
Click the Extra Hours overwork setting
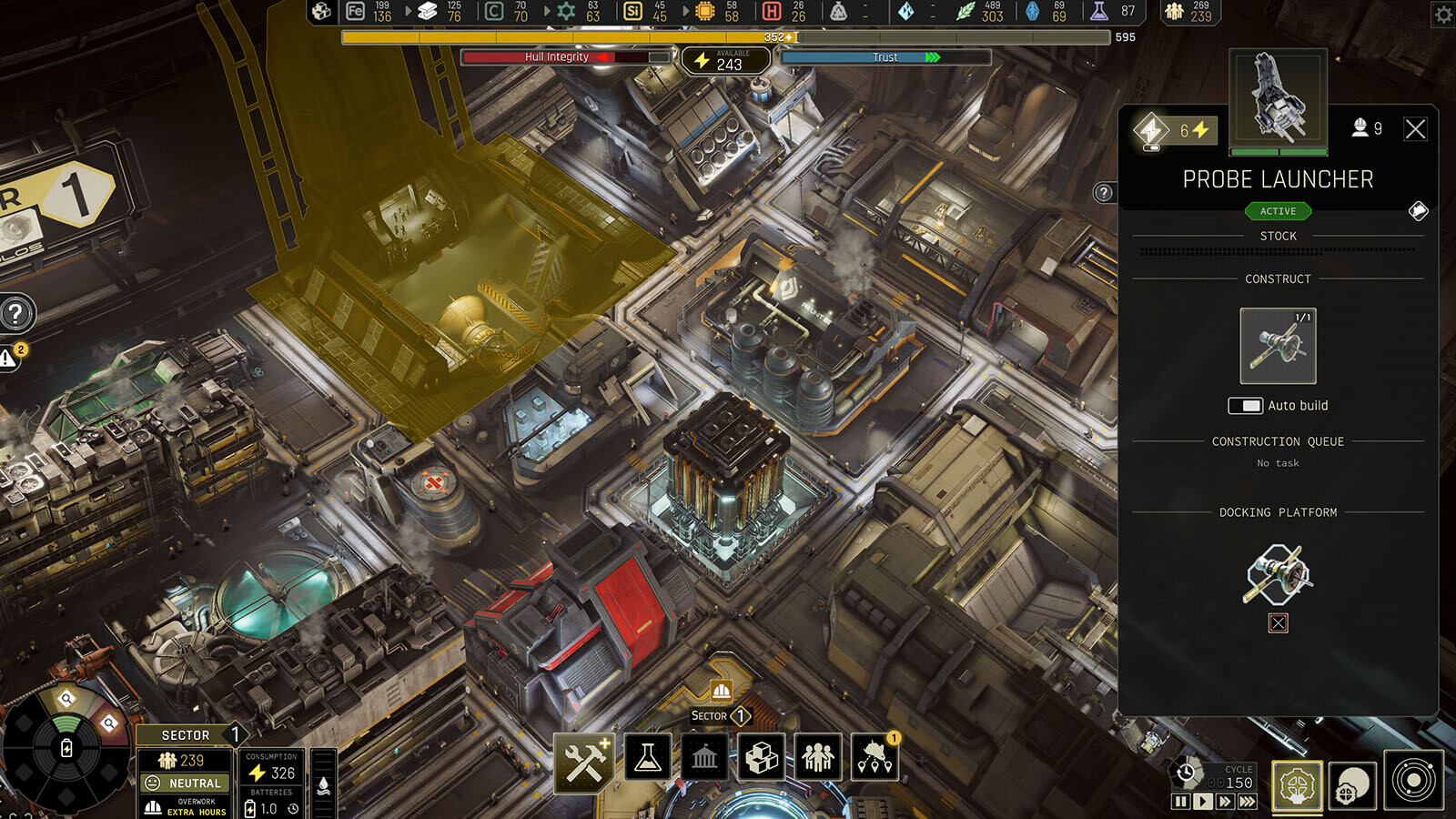[186, 807]
